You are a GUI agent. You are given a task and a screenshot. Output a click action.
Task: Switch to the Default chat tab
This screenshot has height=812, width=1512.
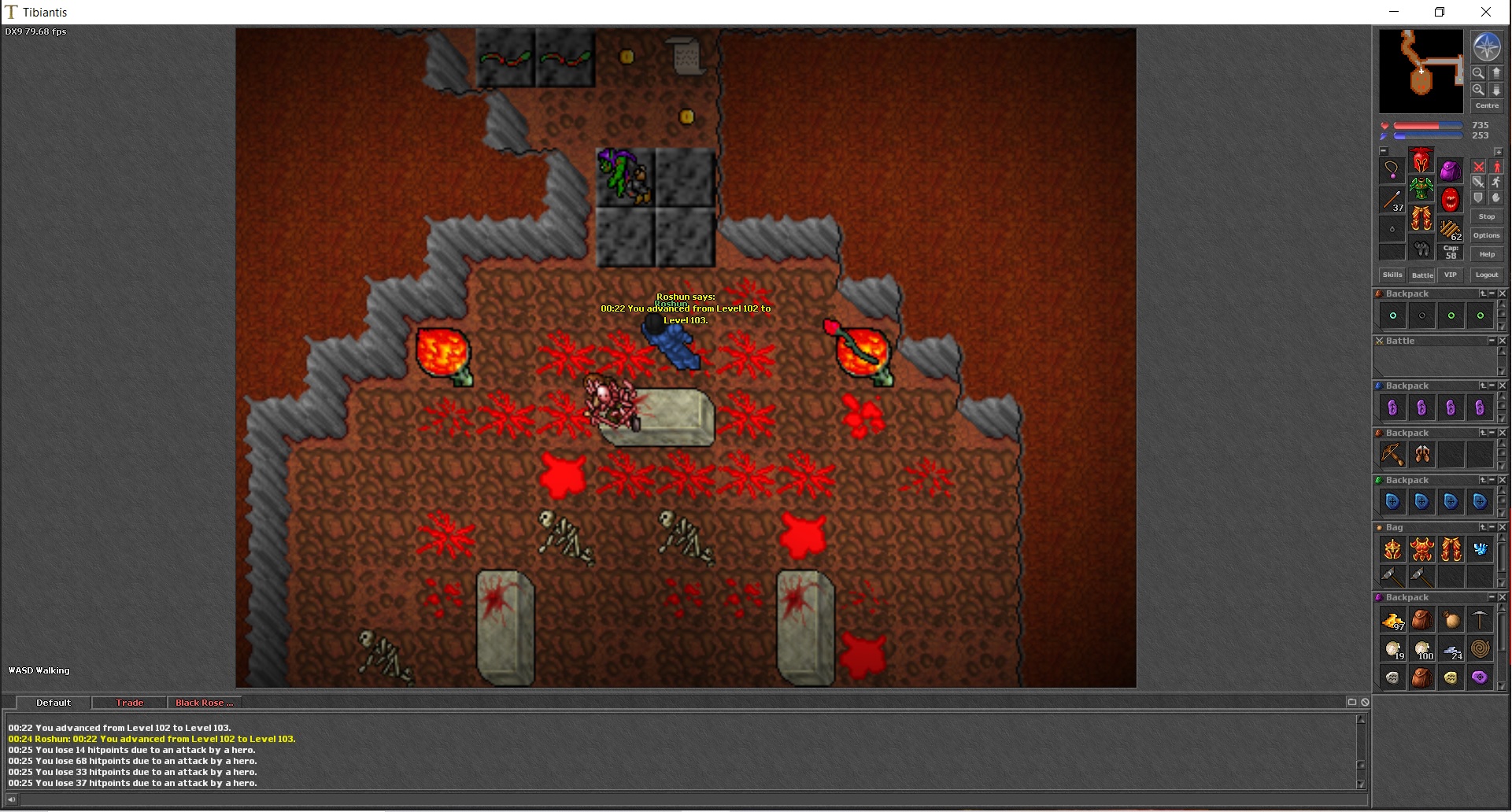pyautogui.click(x=54, y=703)
